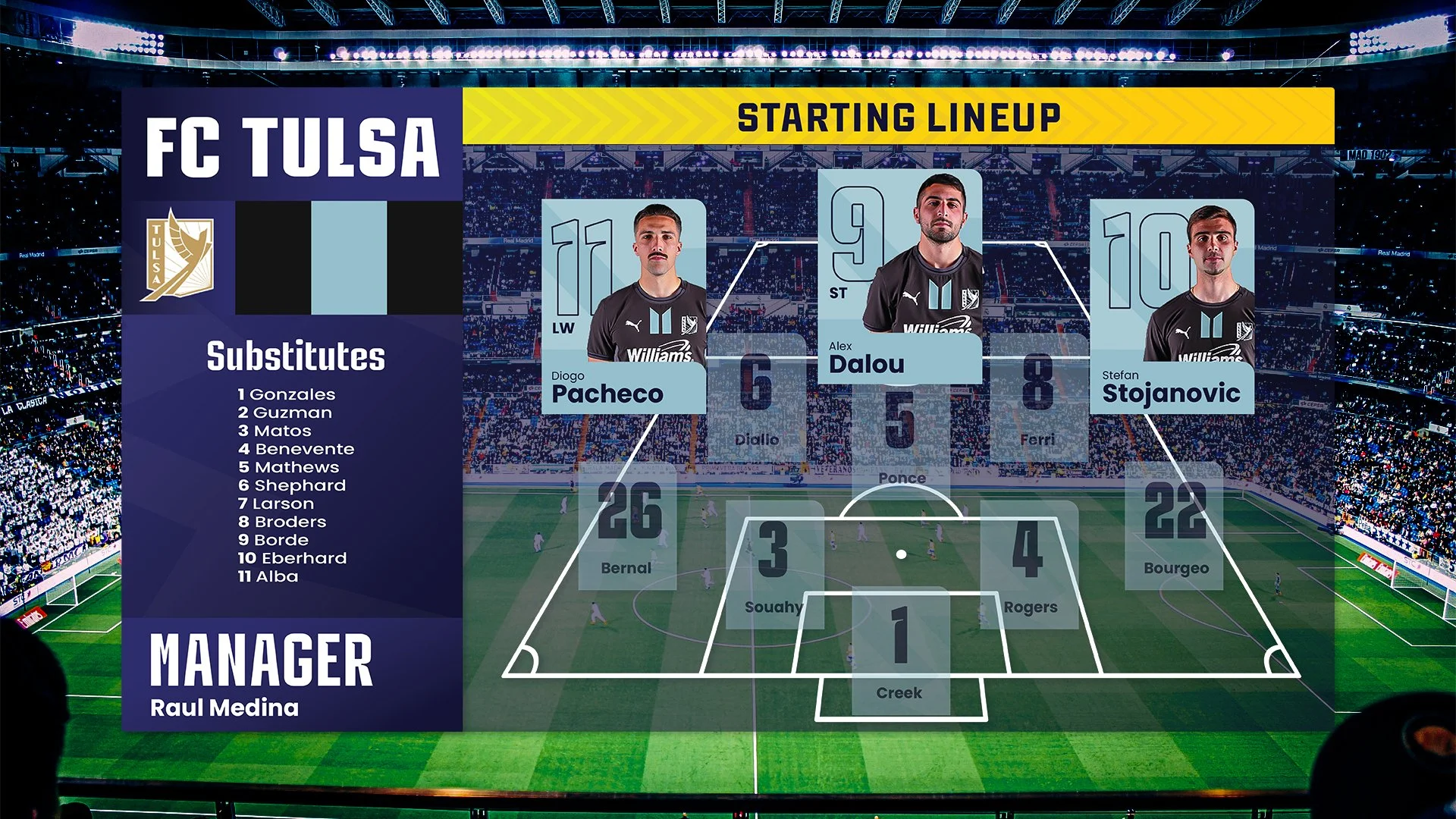
Task: Select substitute Eberhard in the list
Action: [x=293, y=558]
